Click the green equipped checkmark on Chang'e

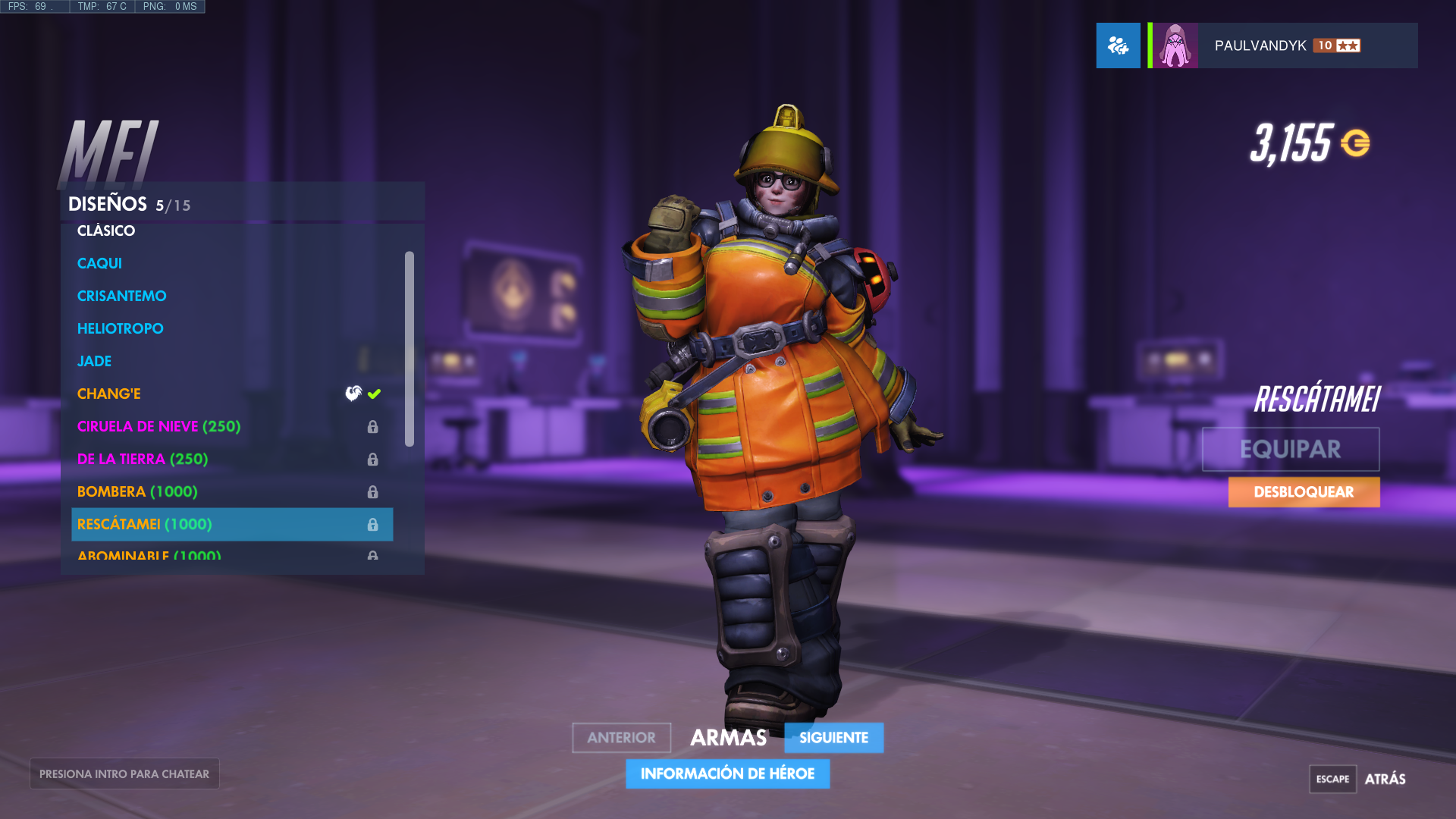pyautogui.click(x=373, y=394)
